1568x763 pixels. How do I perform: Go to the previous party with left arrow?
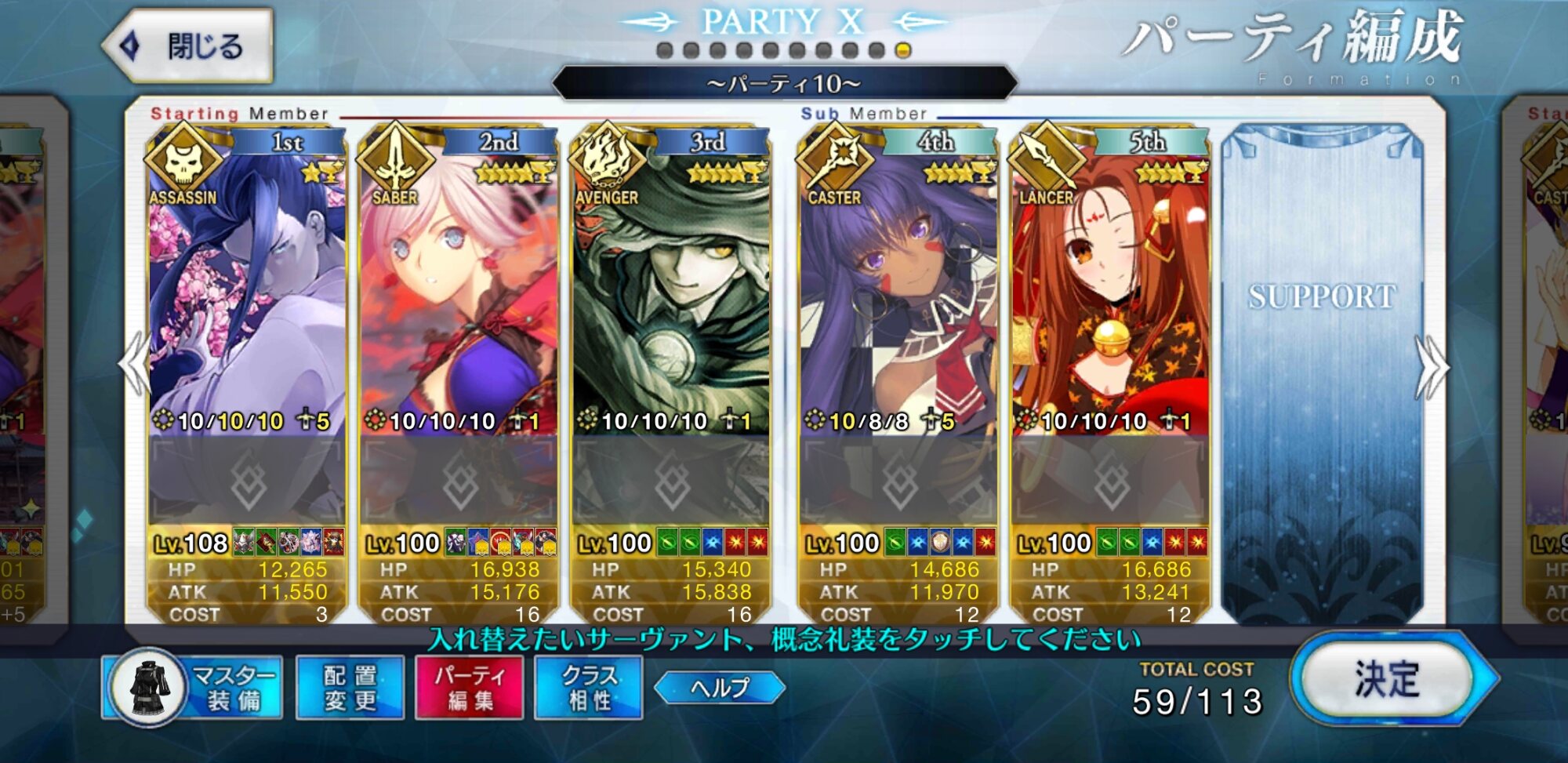[135, 365]
